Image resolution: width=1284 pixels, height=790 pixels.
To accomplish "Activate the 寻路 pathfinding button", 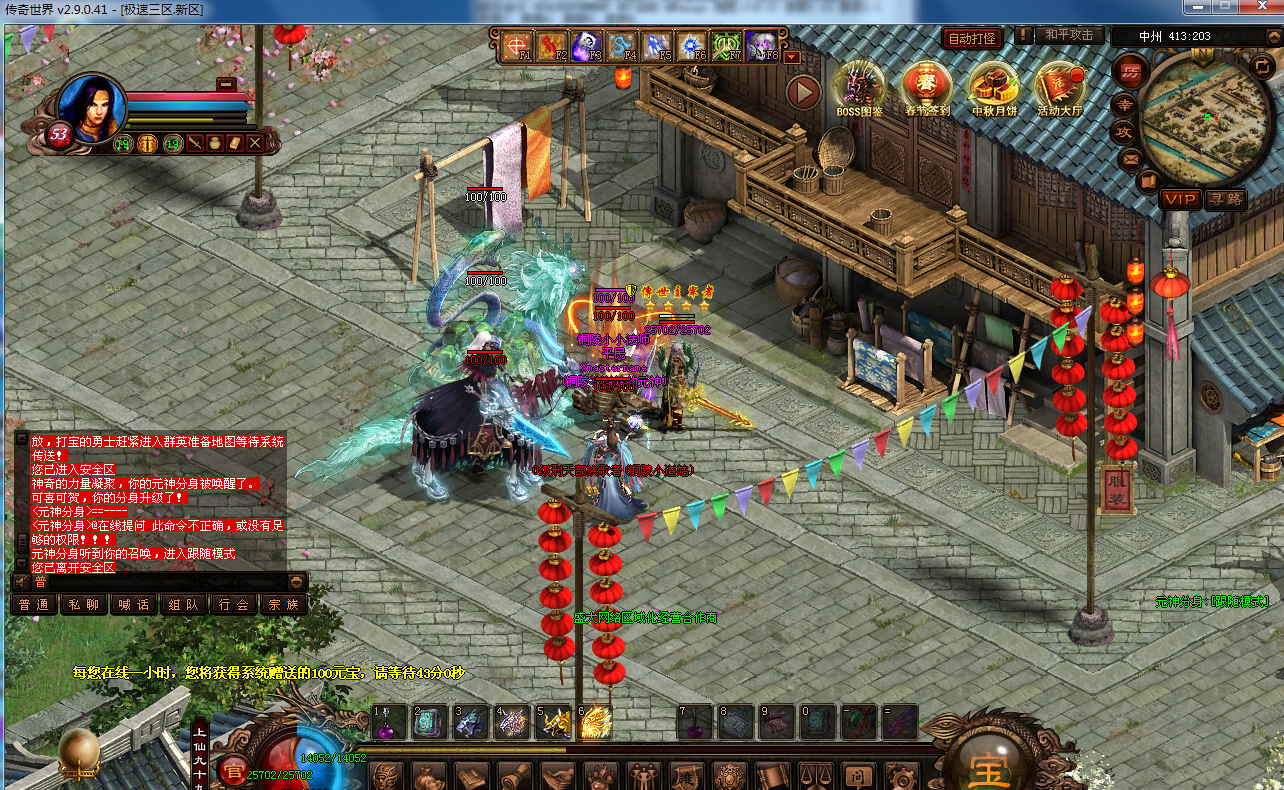I will click(1225, 199).
